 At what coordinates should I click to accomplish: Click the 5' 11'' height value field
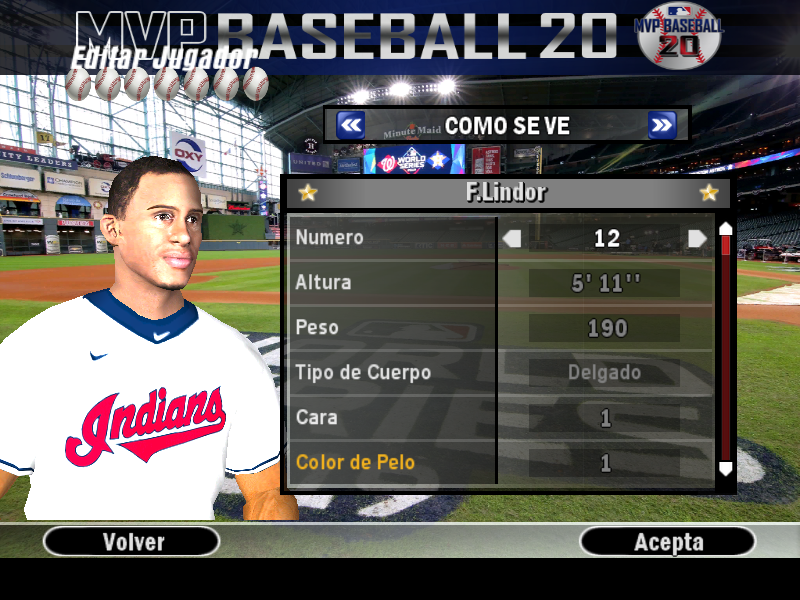click(606, 283)
